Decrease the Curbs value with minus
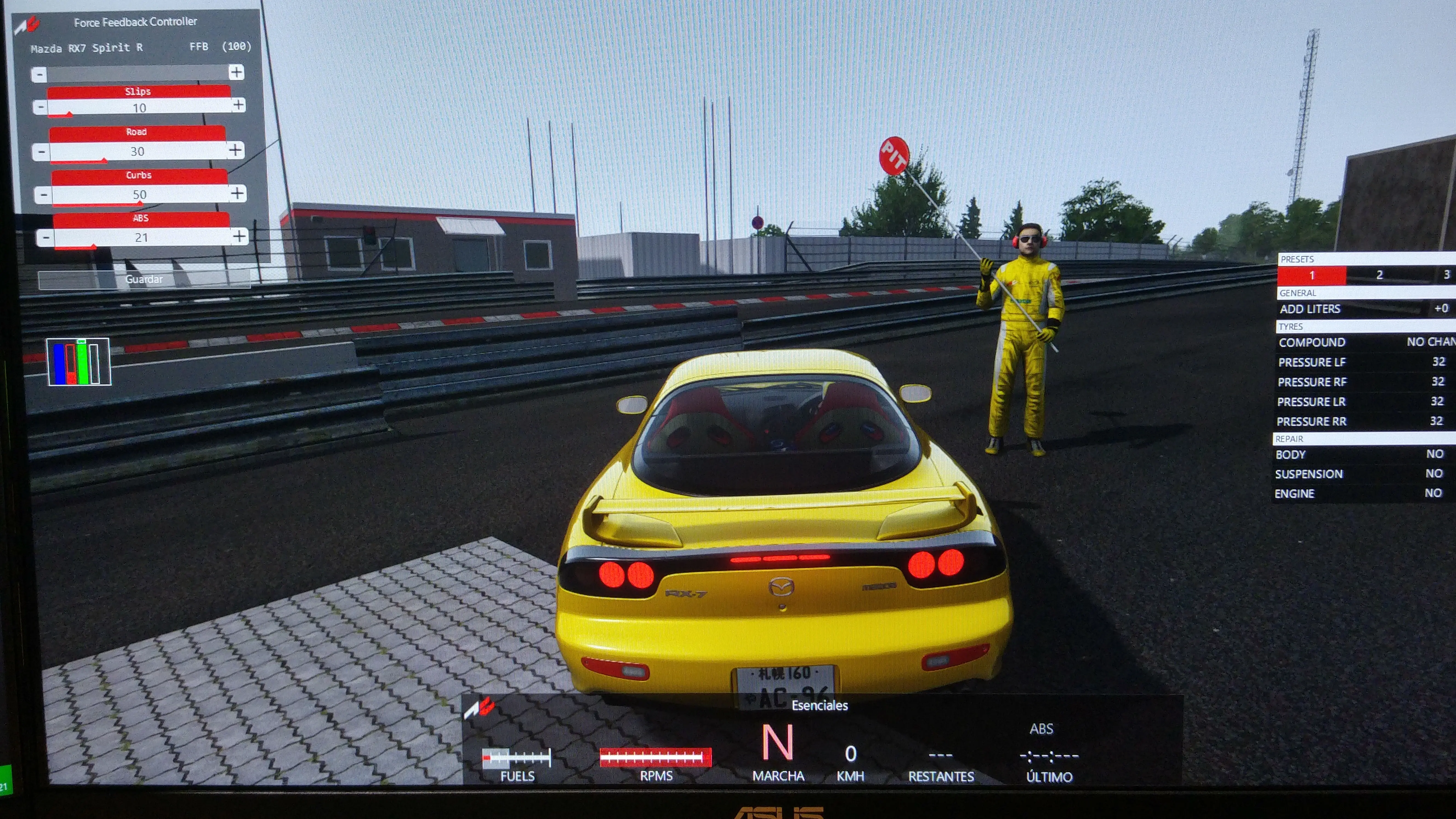 click(44, 195)
